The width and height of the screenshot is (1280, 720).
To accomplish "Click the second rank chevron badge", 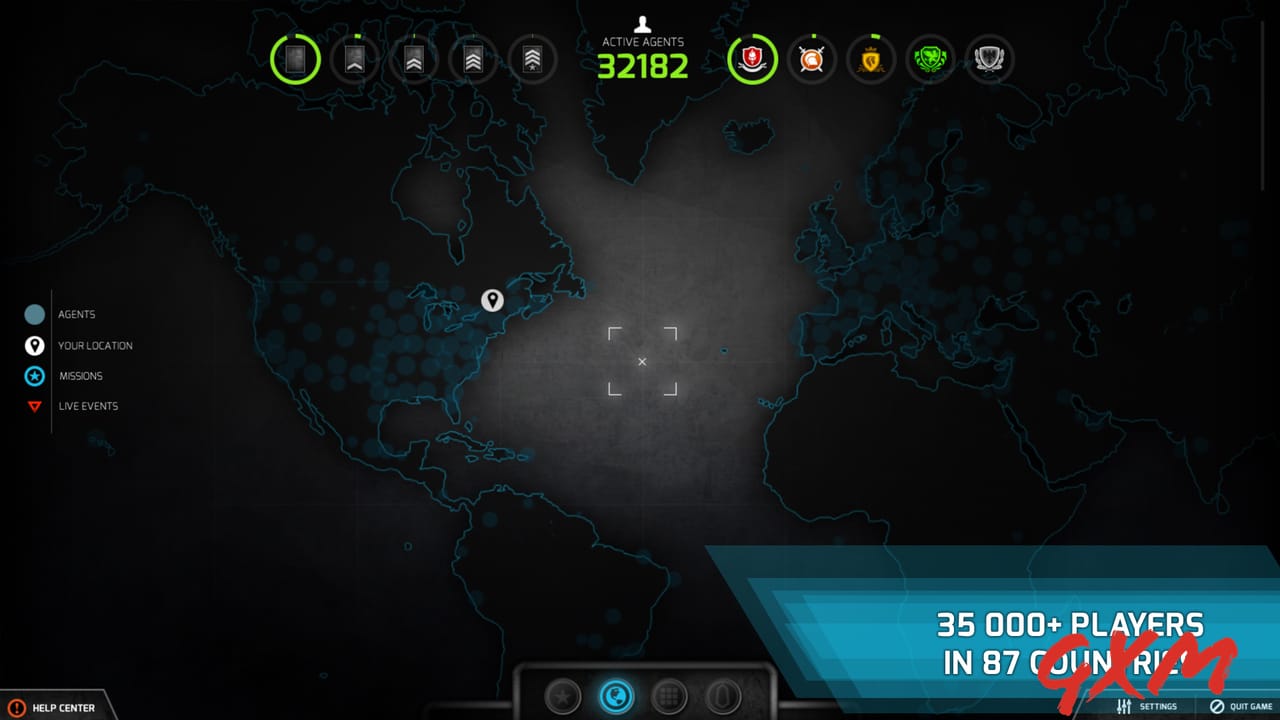I will pos(354,59).
